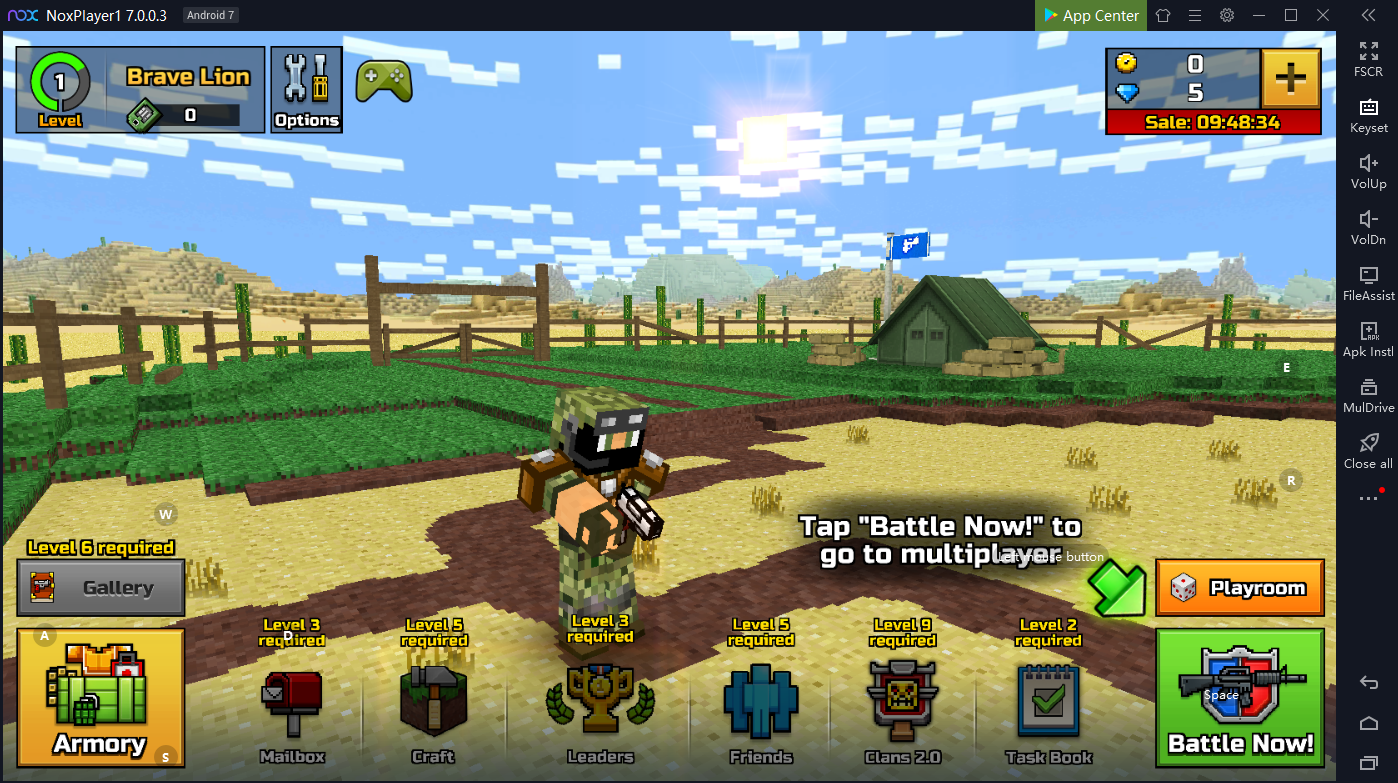
Task: Click the green gamepad icon
Action: (384, 81)
